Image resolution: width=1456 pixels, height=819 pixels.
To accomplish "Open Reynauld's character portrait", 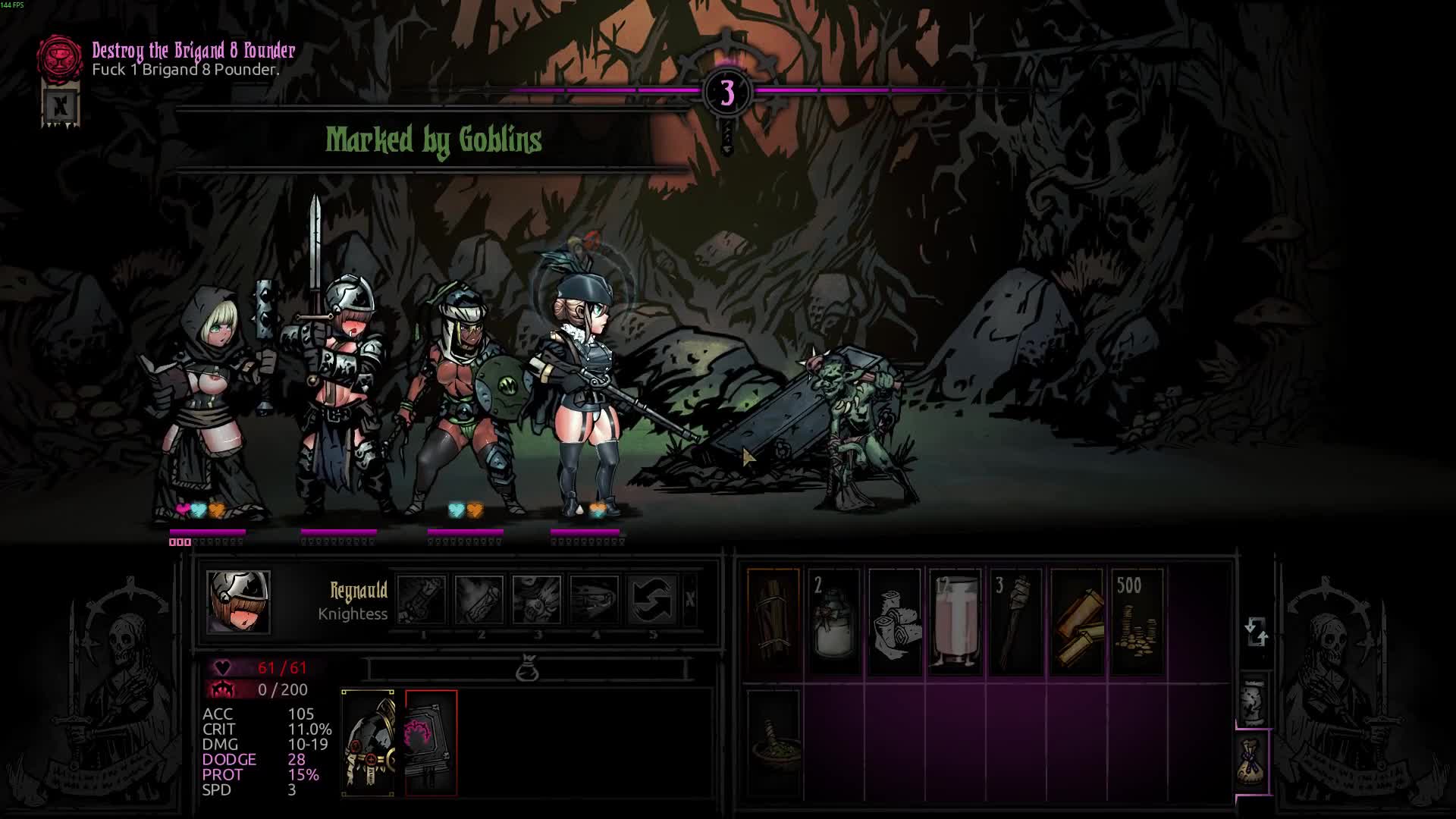I will (238, 602).
